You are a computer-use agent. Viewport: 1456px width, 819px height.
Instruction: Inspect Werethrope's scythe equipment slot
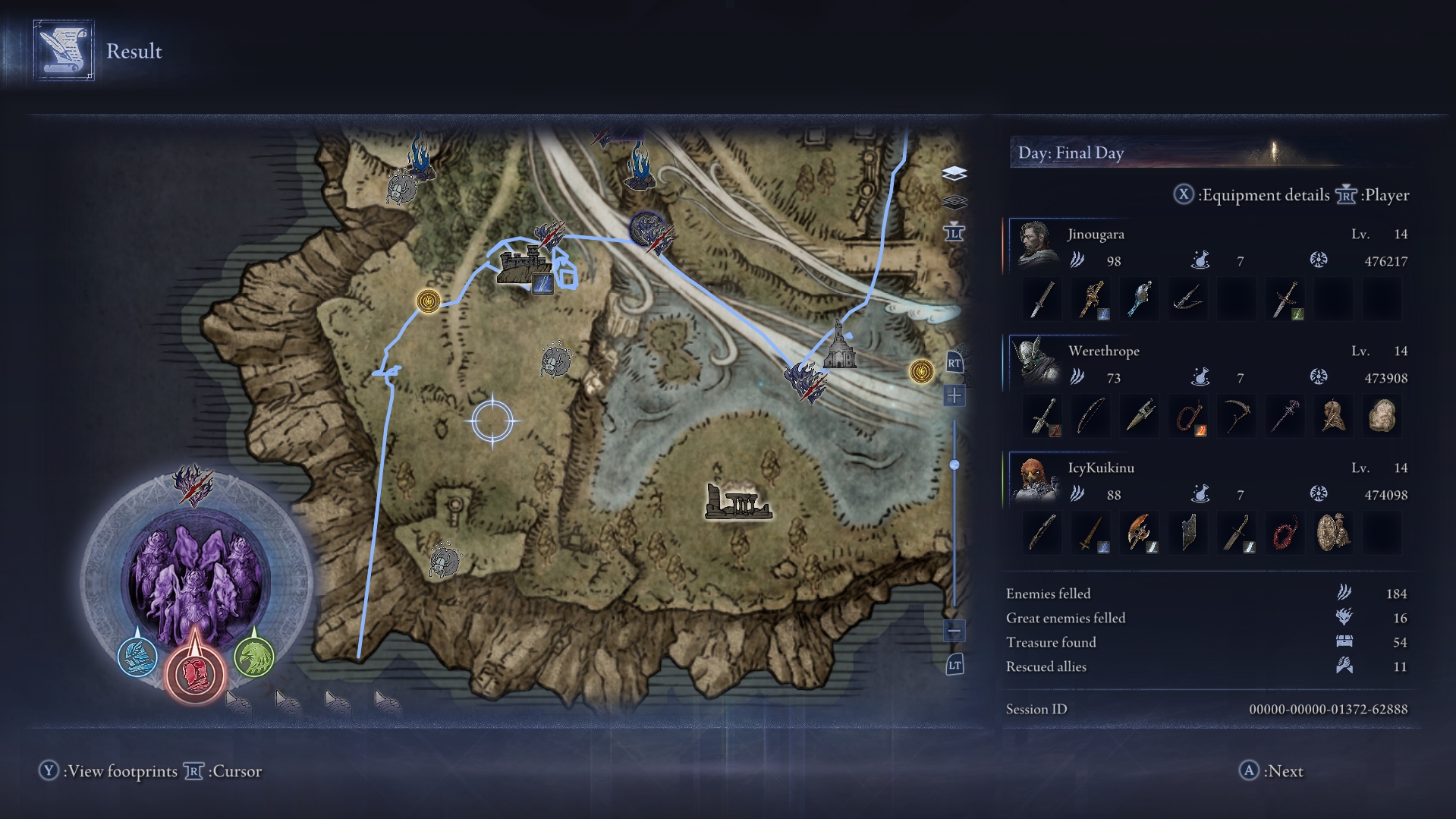coord(1236,416)
